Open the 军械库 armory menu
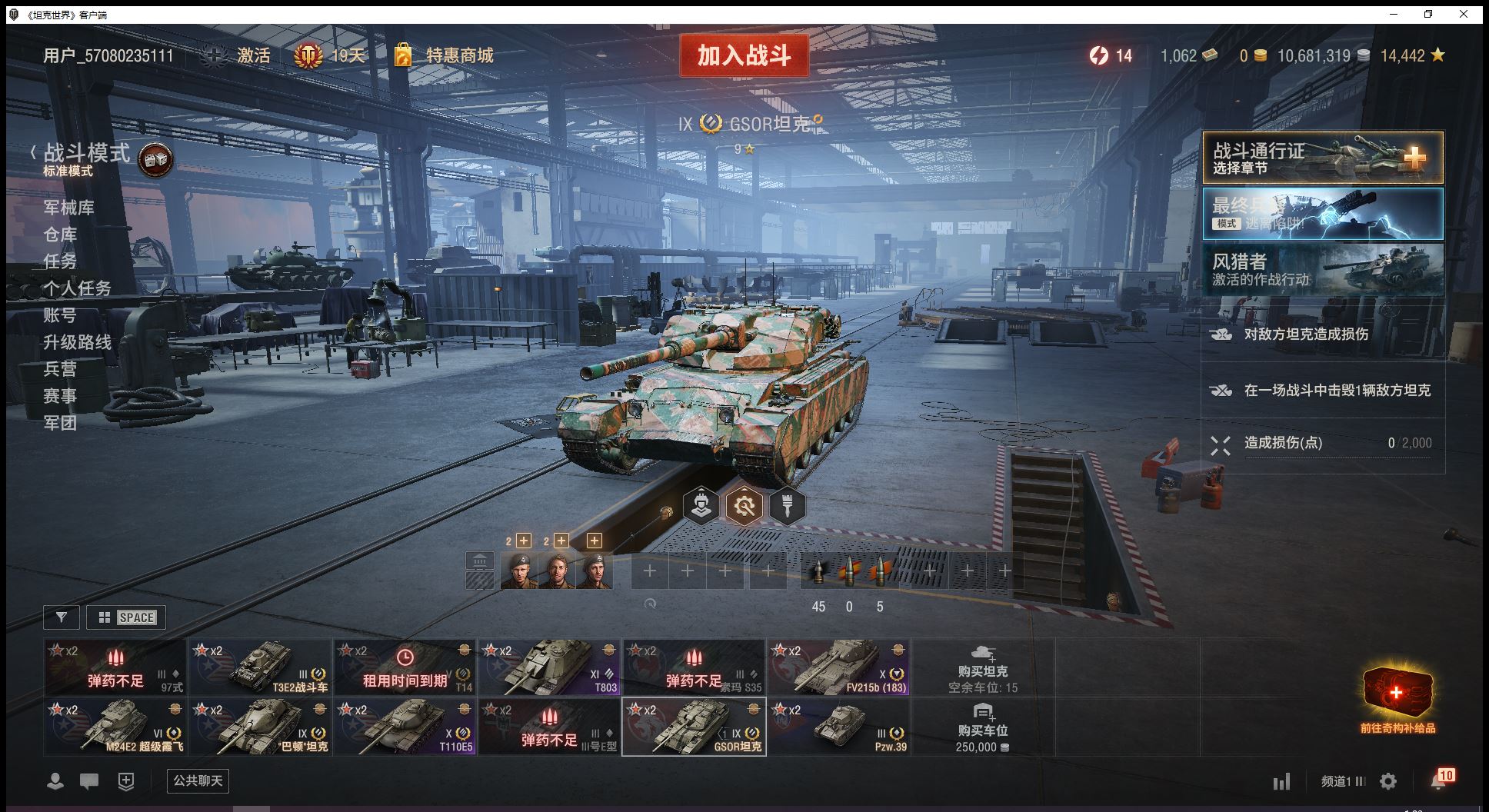 pyautogui.click(x=68, y=208)
